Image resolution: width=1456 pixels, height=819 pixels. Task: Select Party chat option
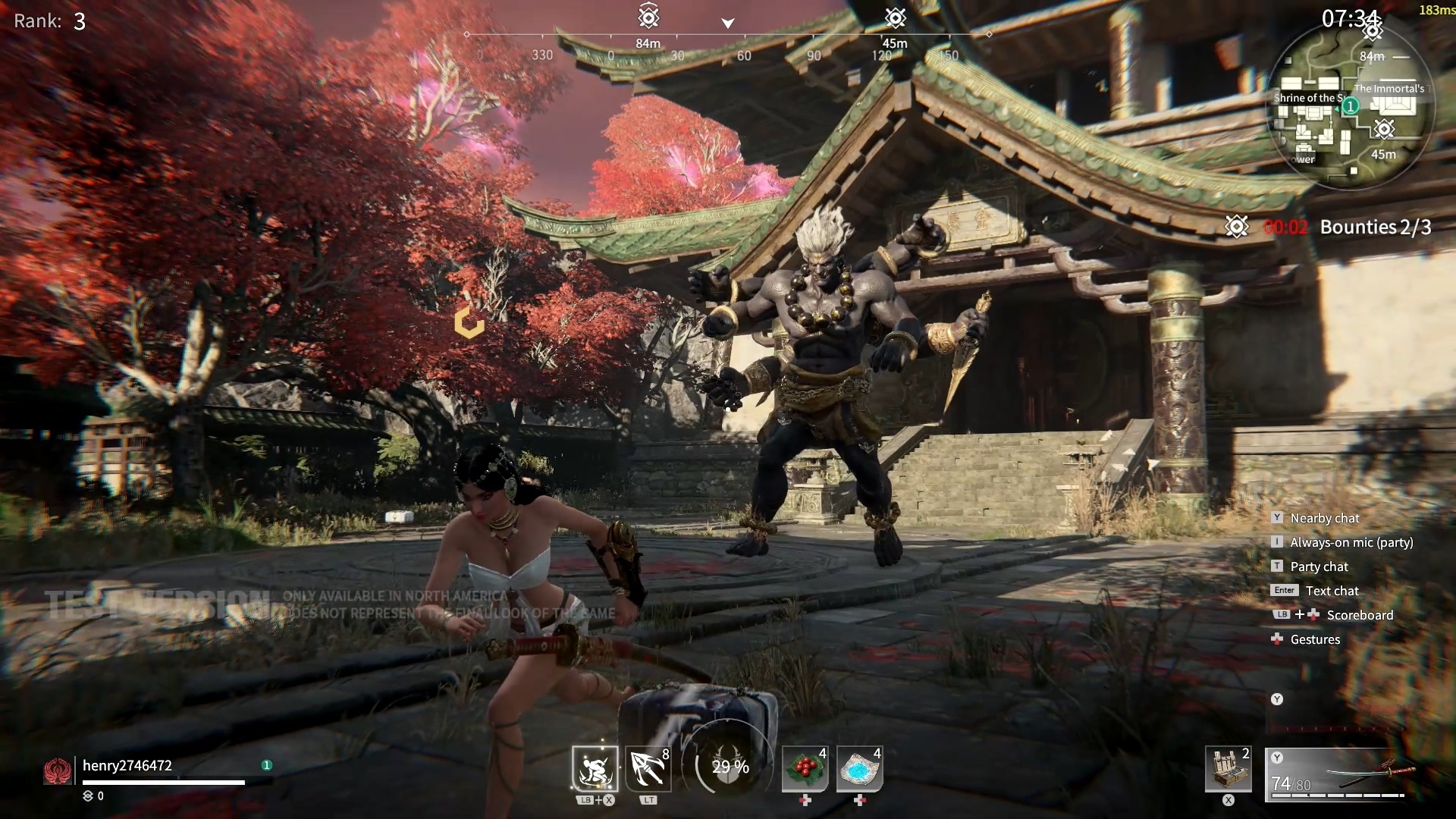coord(1319,566)
